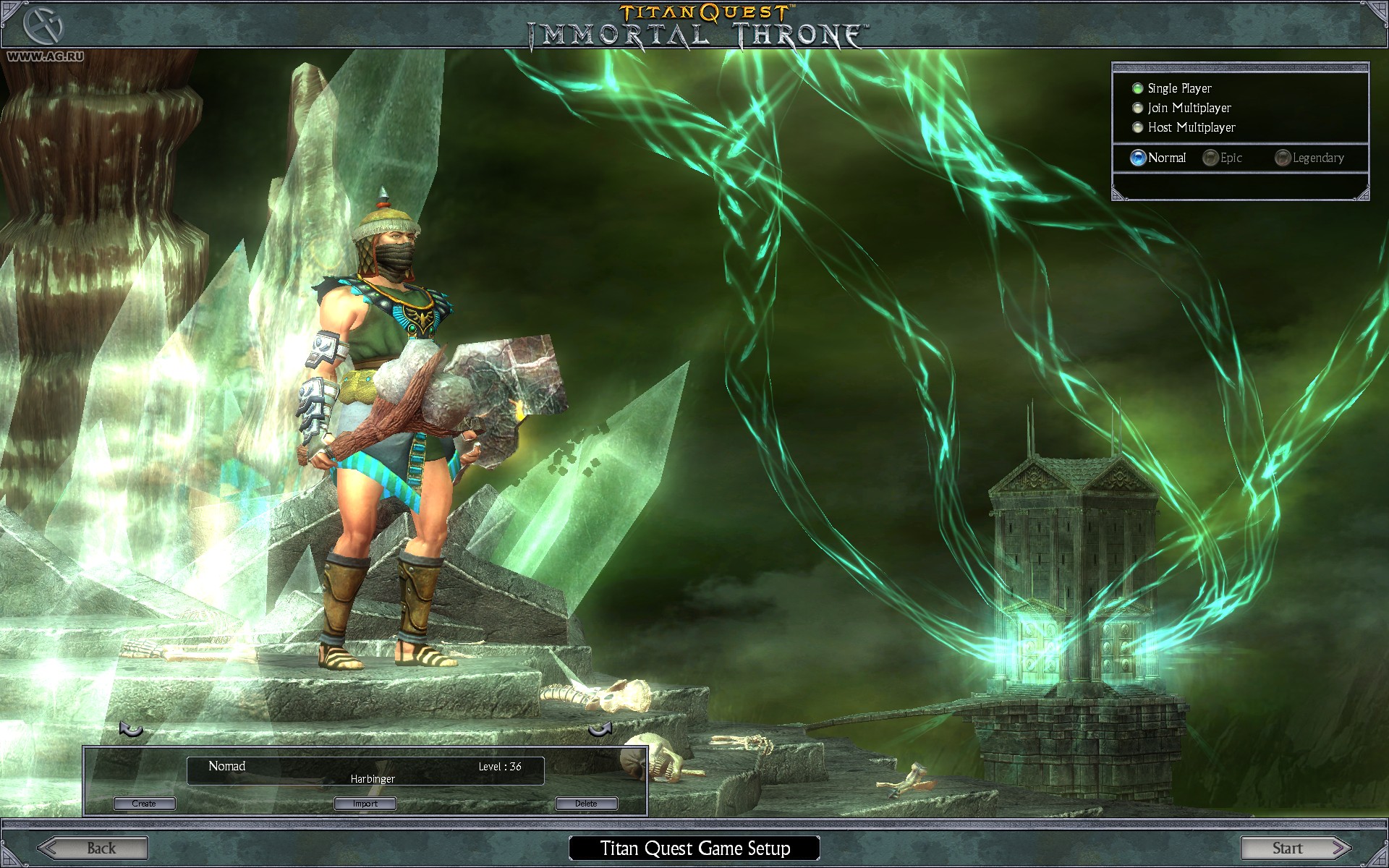Screen dimensions: 1389x868
Task: Click the Legendary difficulty medal icon
Action: tap(1282, 158)
